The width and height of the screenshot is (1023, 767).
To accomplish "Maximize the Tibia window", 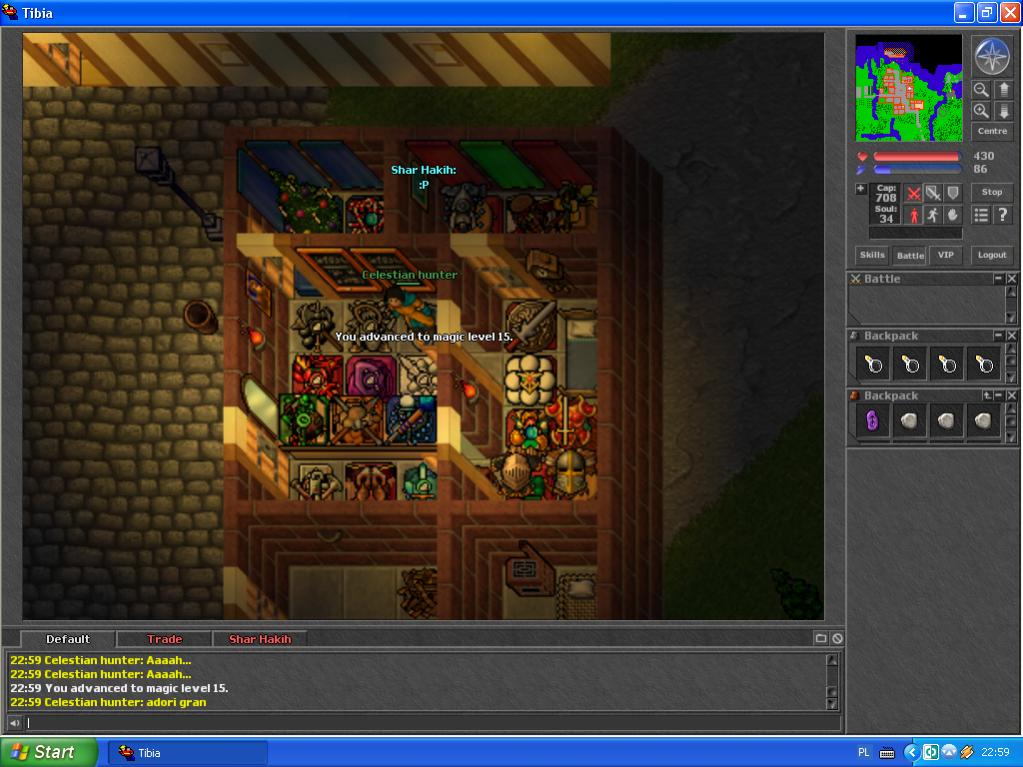I will pyautogui.click(x=986, y=13).
